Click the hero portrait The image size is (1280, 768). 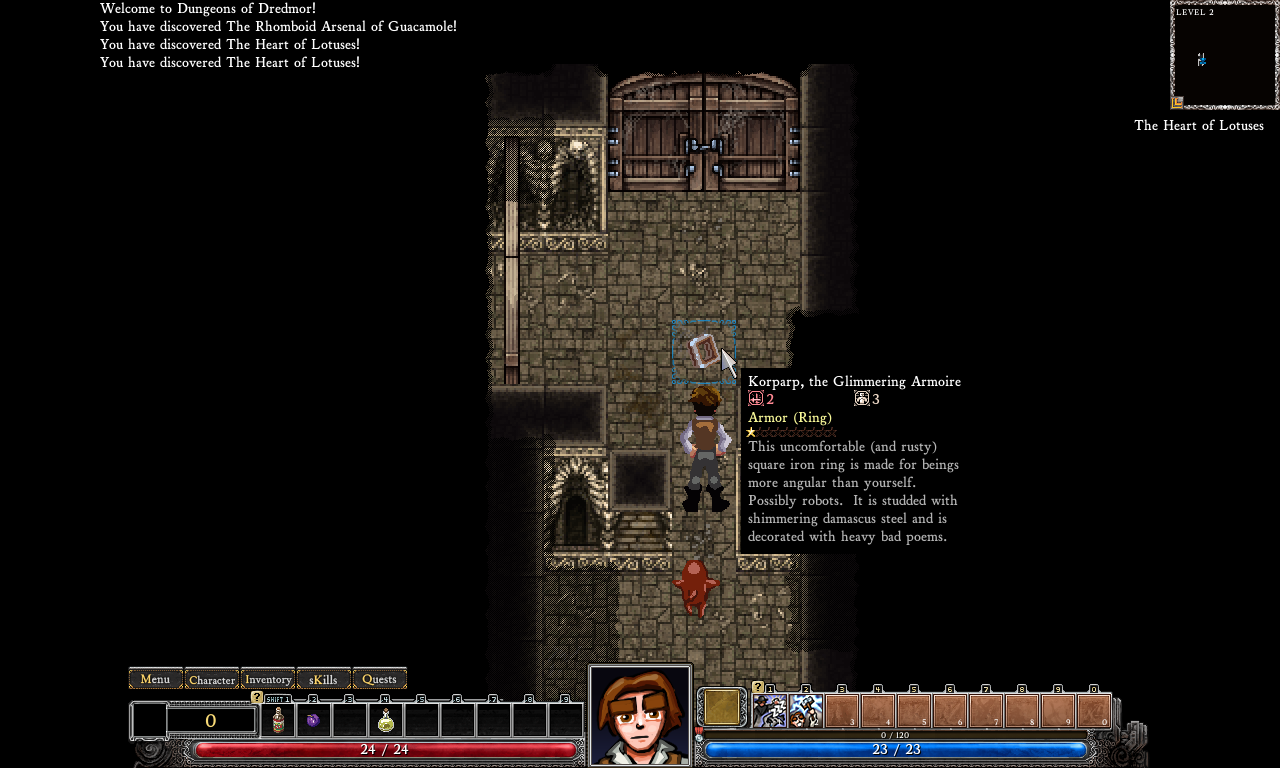click(640, 715)
